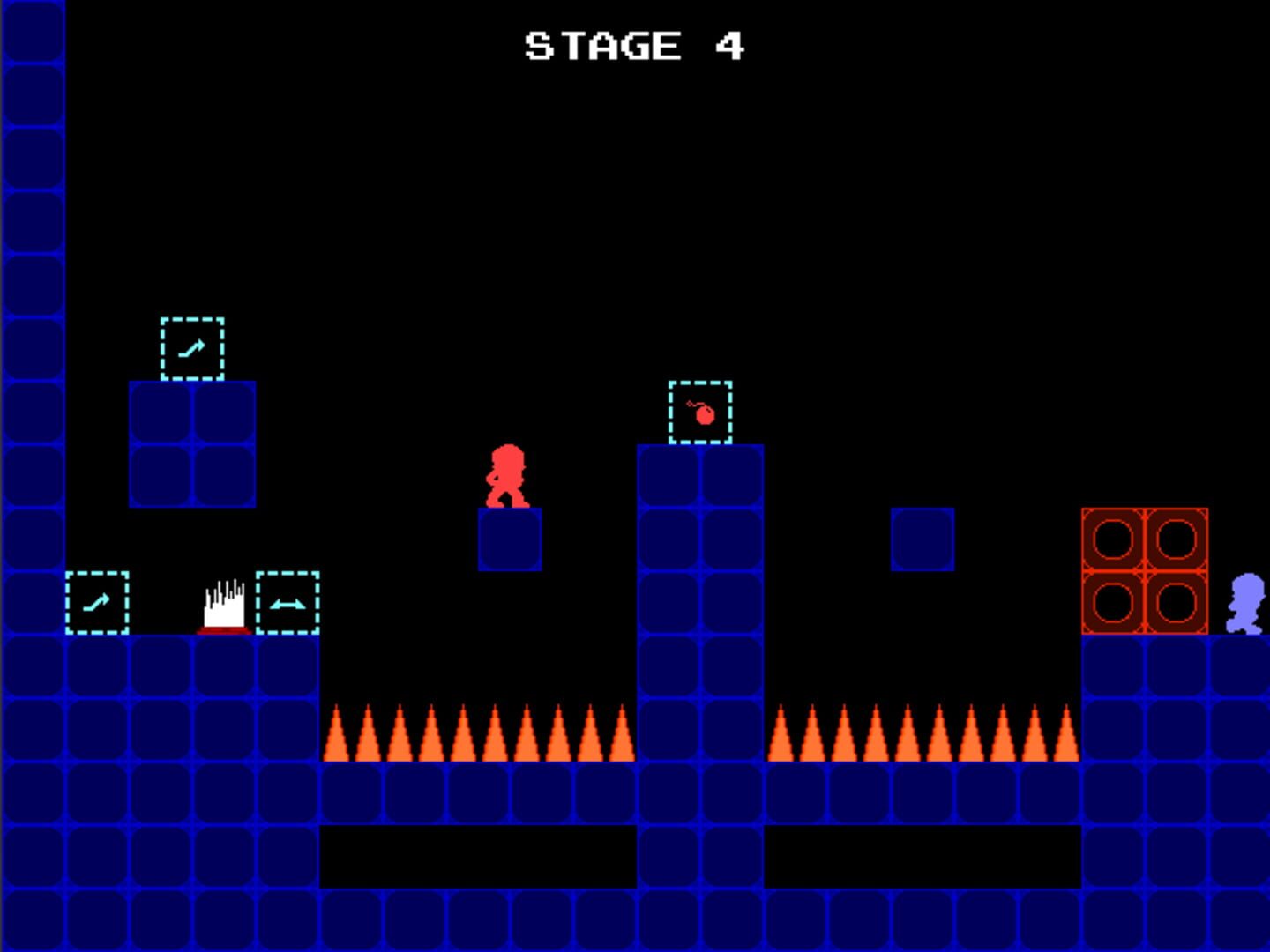Screen dimensions: 1270x952
Task: Click the top-left red breakable block
Action: (1113, 538)
